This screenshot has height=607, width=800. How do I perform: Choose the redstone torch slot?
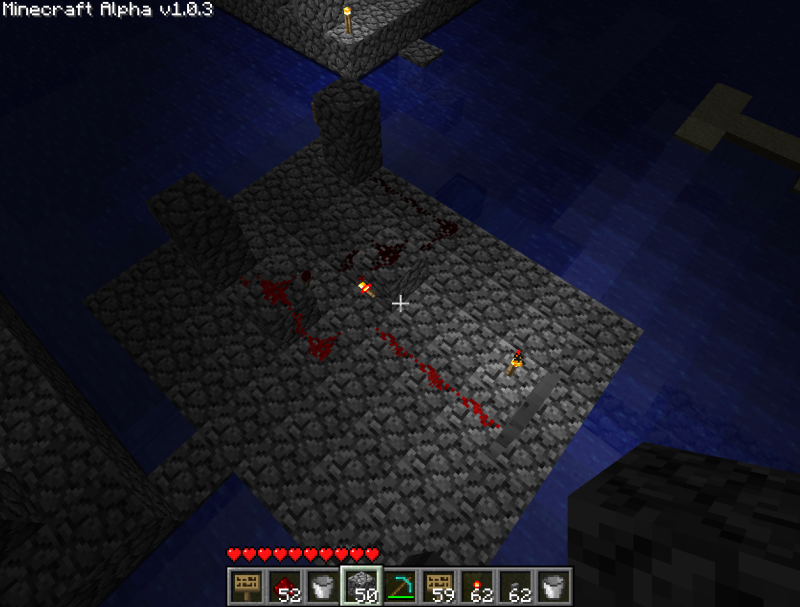pos(477,586)
